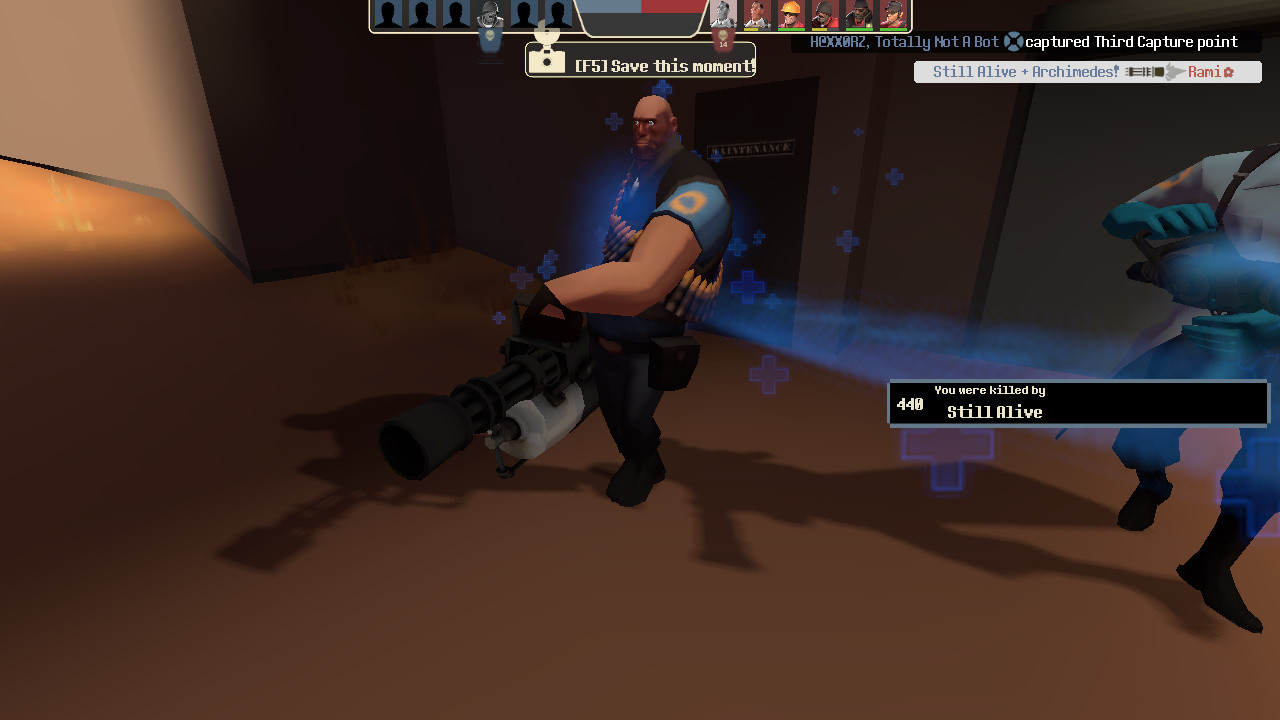Click the capture point icon in the capture notification
The height and width of the screenshot is (720, 1280).
pos(1012,42)
